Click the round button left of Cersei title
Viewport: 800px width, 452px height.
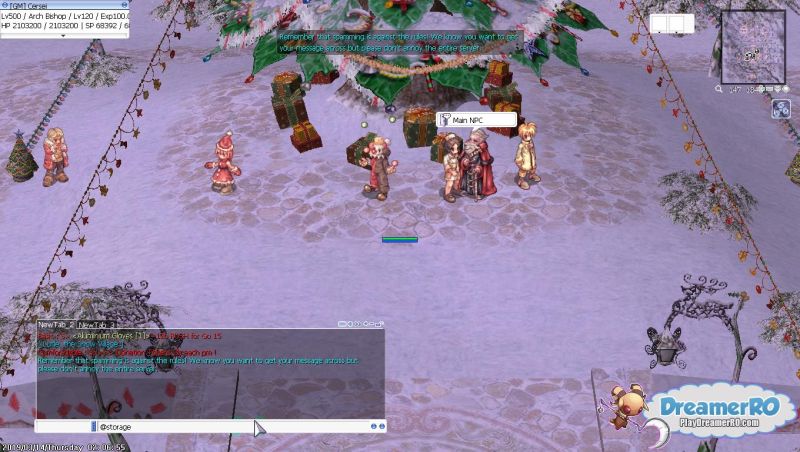(4, 5)
